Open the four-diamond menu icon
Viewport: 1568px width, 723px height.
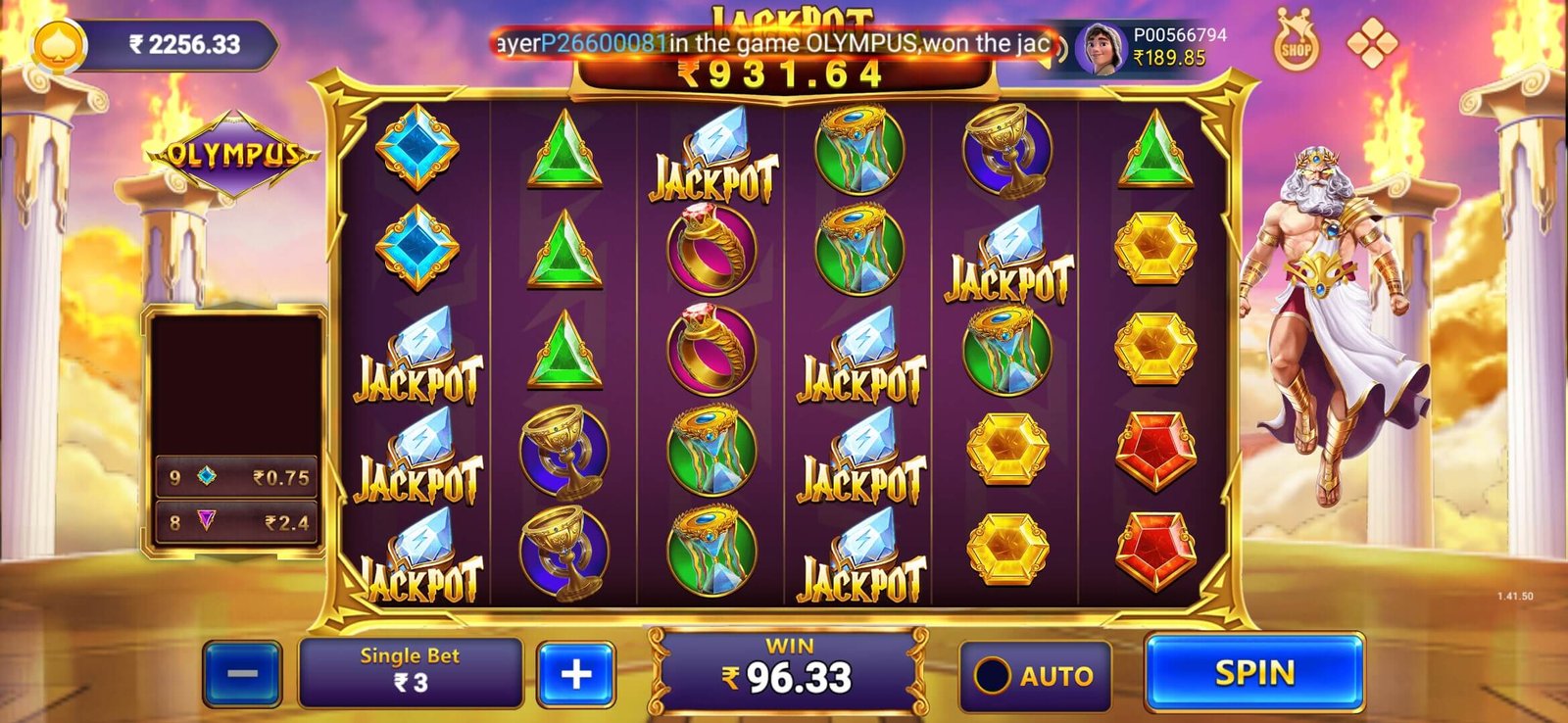1371,43
